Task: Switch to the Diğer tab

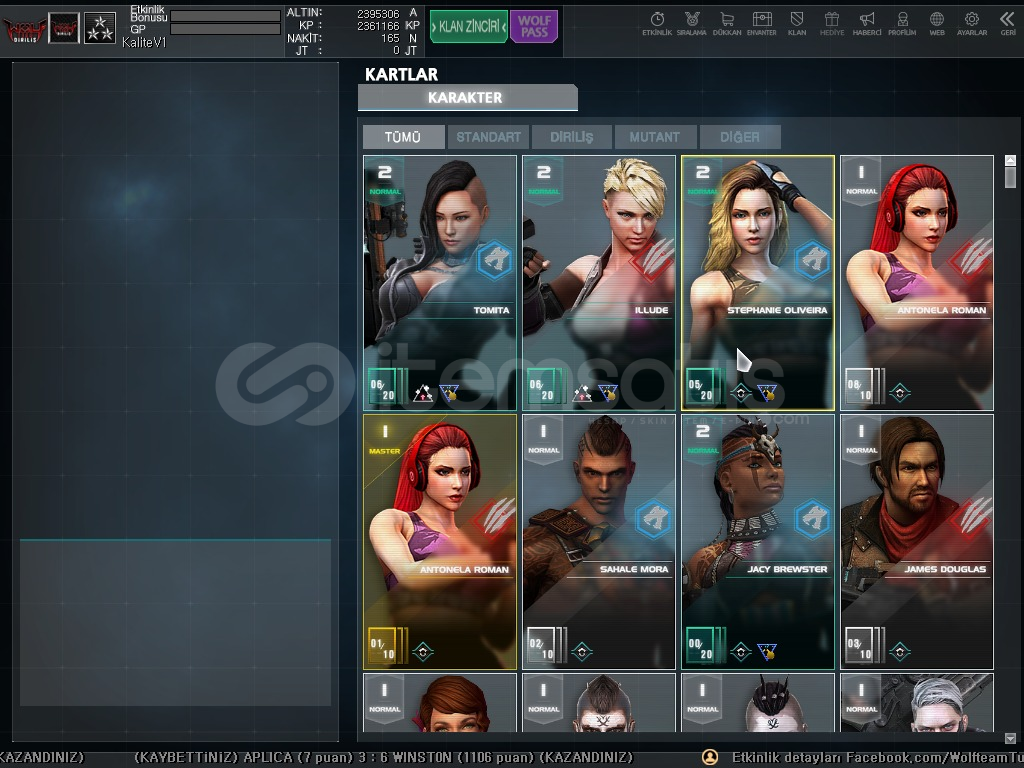Action: 739,137
